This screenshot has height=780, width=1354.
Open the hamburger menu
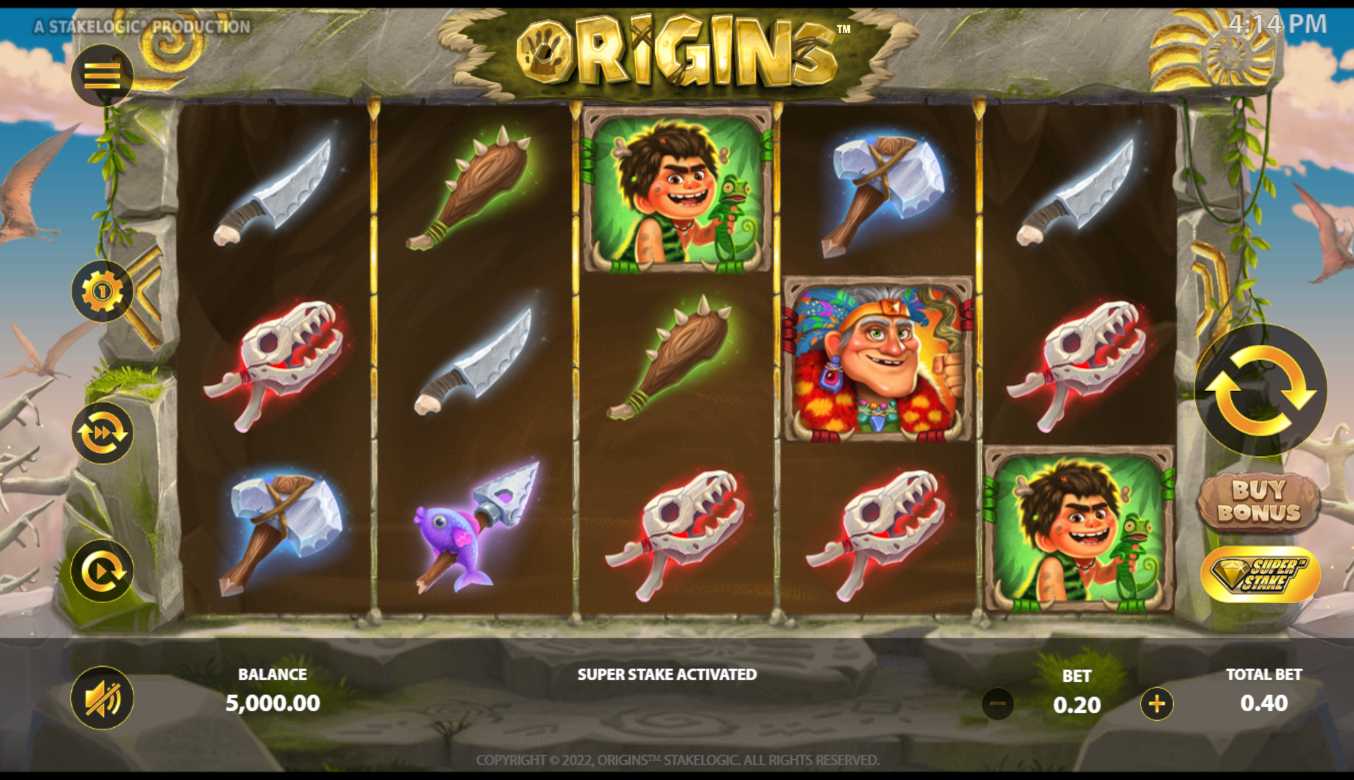[102, 75]
